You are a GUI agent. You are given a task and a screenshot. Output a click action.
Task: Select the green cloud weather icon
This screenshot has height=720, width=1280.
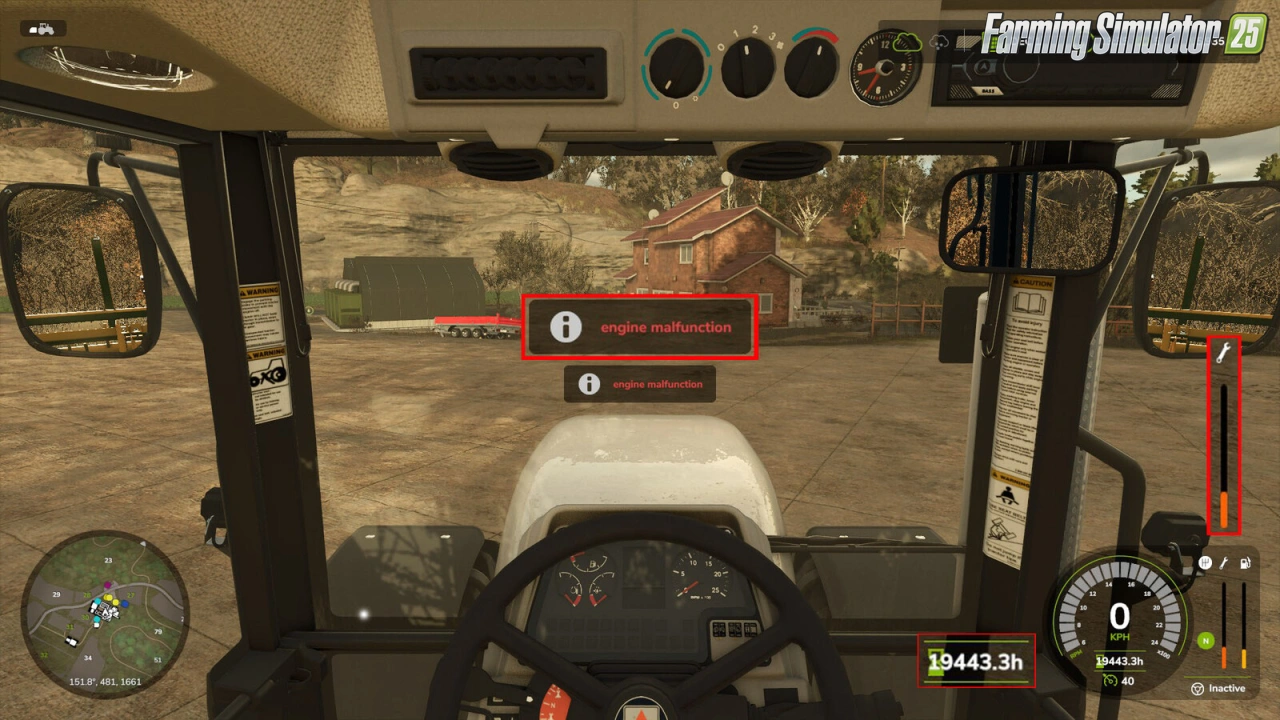click(907, 42)
